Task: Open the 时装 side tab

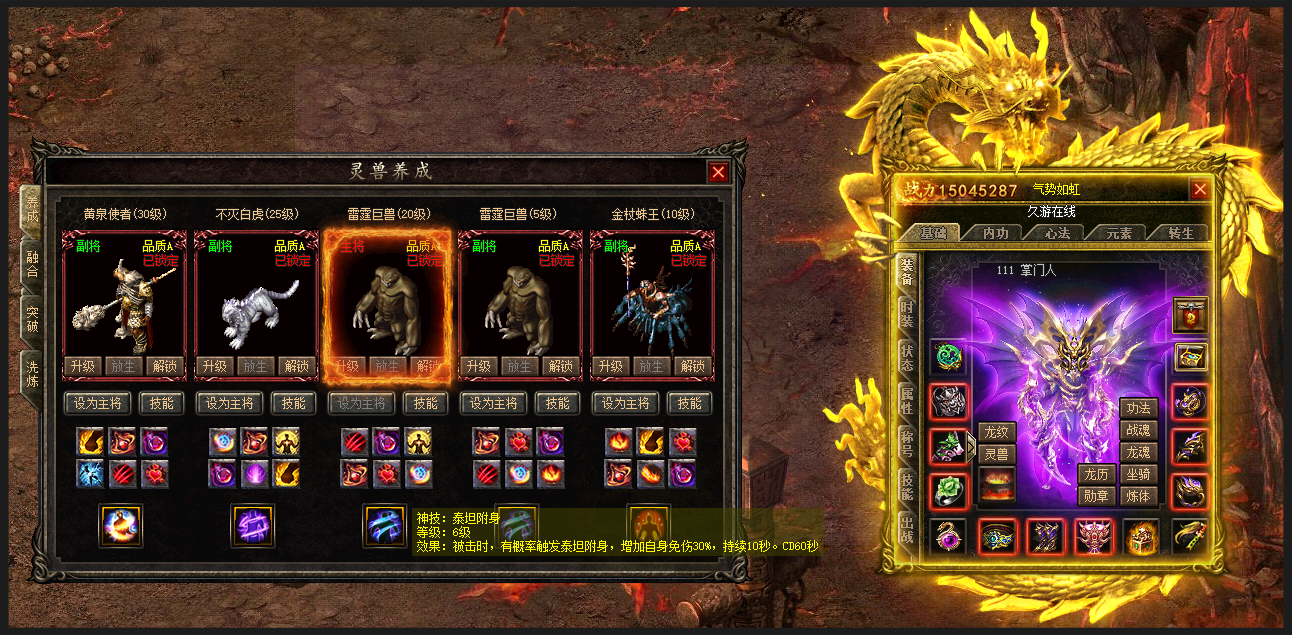Action: (906, 311)
